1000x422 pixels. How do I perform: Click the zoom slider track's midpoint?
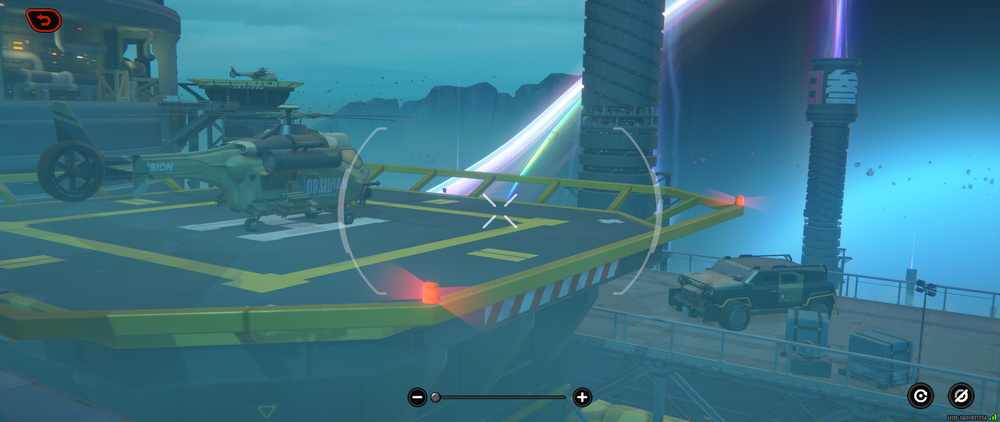[x=500, y=397]
